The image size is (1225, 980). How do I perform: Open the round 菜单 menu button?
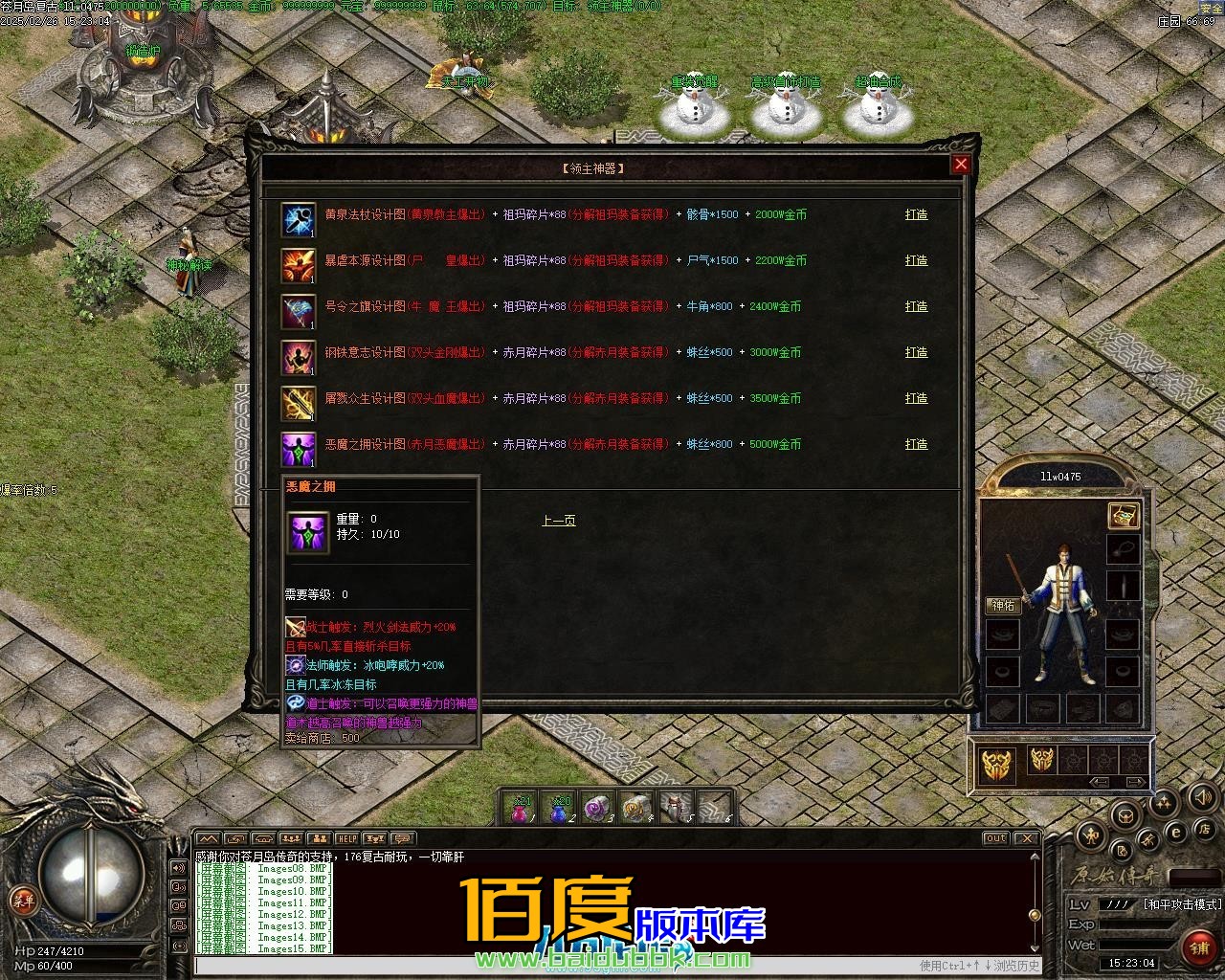22,900
